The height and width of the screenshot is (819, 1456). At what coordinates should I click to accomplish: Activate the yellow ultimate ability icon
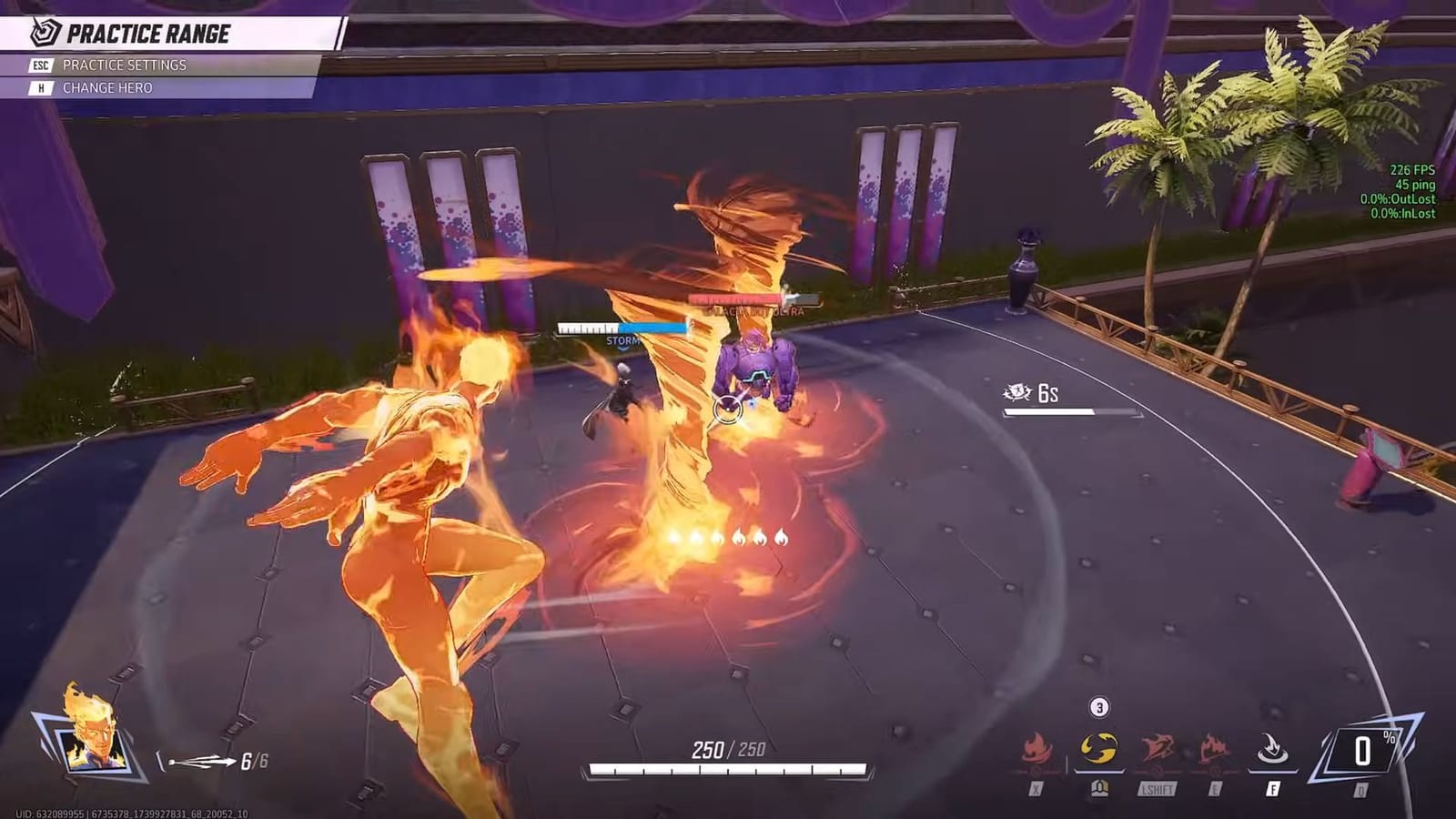(x=1097, y=746)
